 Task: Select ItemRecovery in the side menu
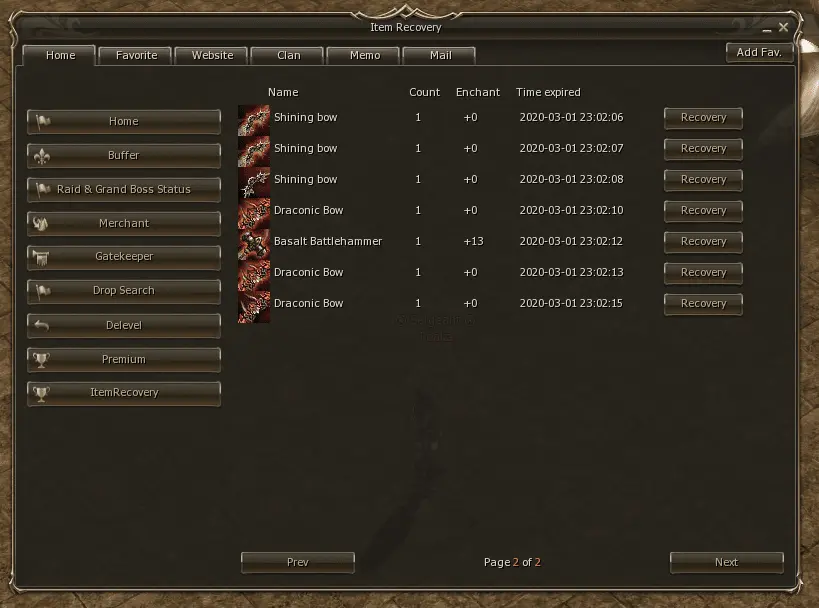coord(124,393)
